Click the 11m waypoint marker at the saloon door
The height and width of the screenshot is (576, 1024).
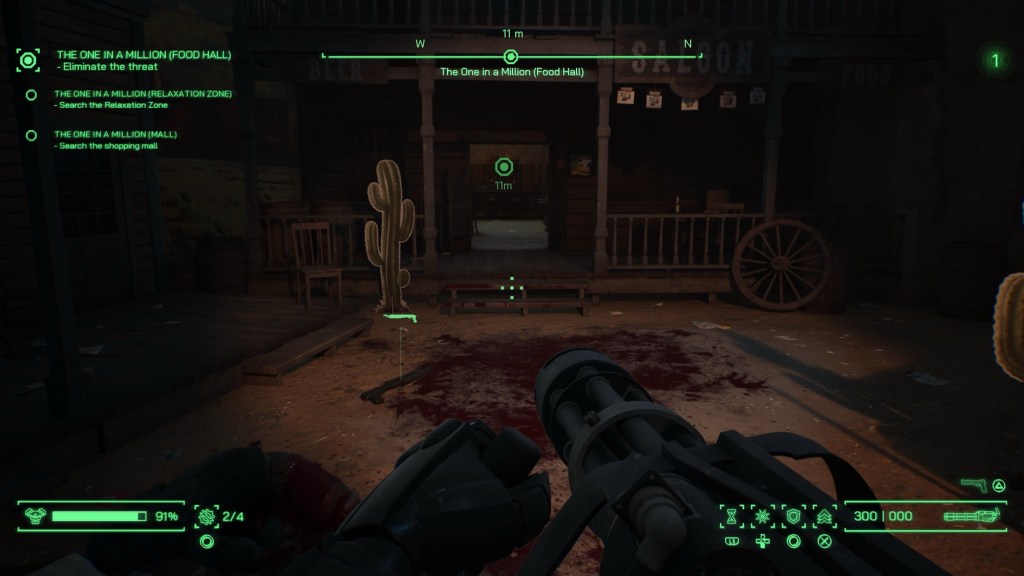[x=504, y=166]
